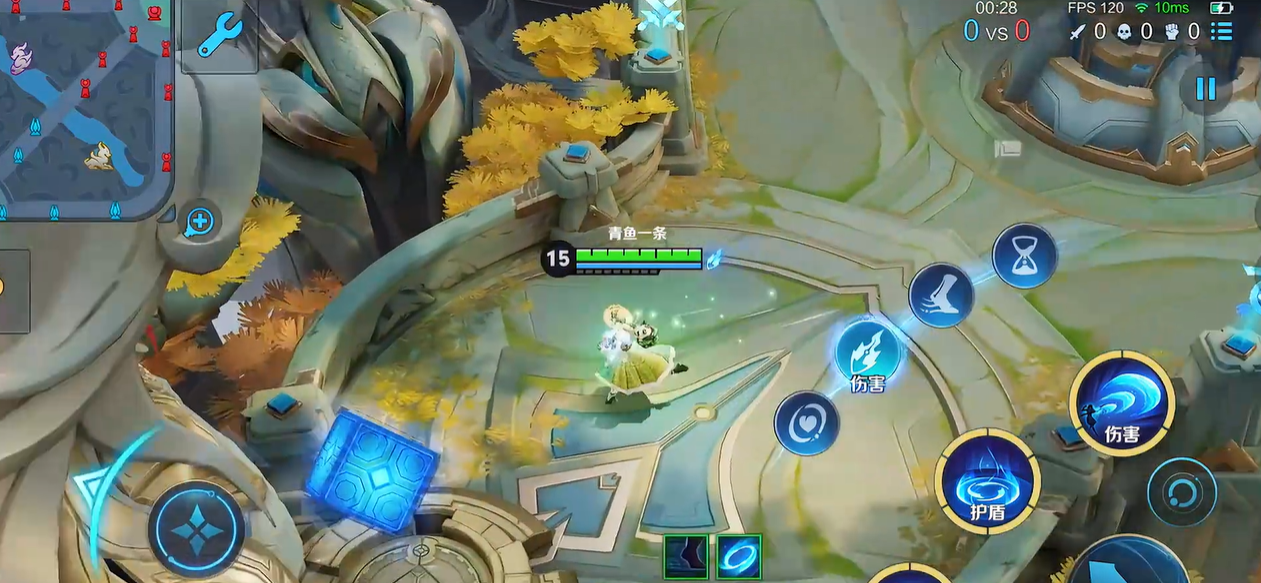Image resolution: width=1261 pixels, height=583 pixels.
Task: Open the wrench settings button
Action: [218, 37]
